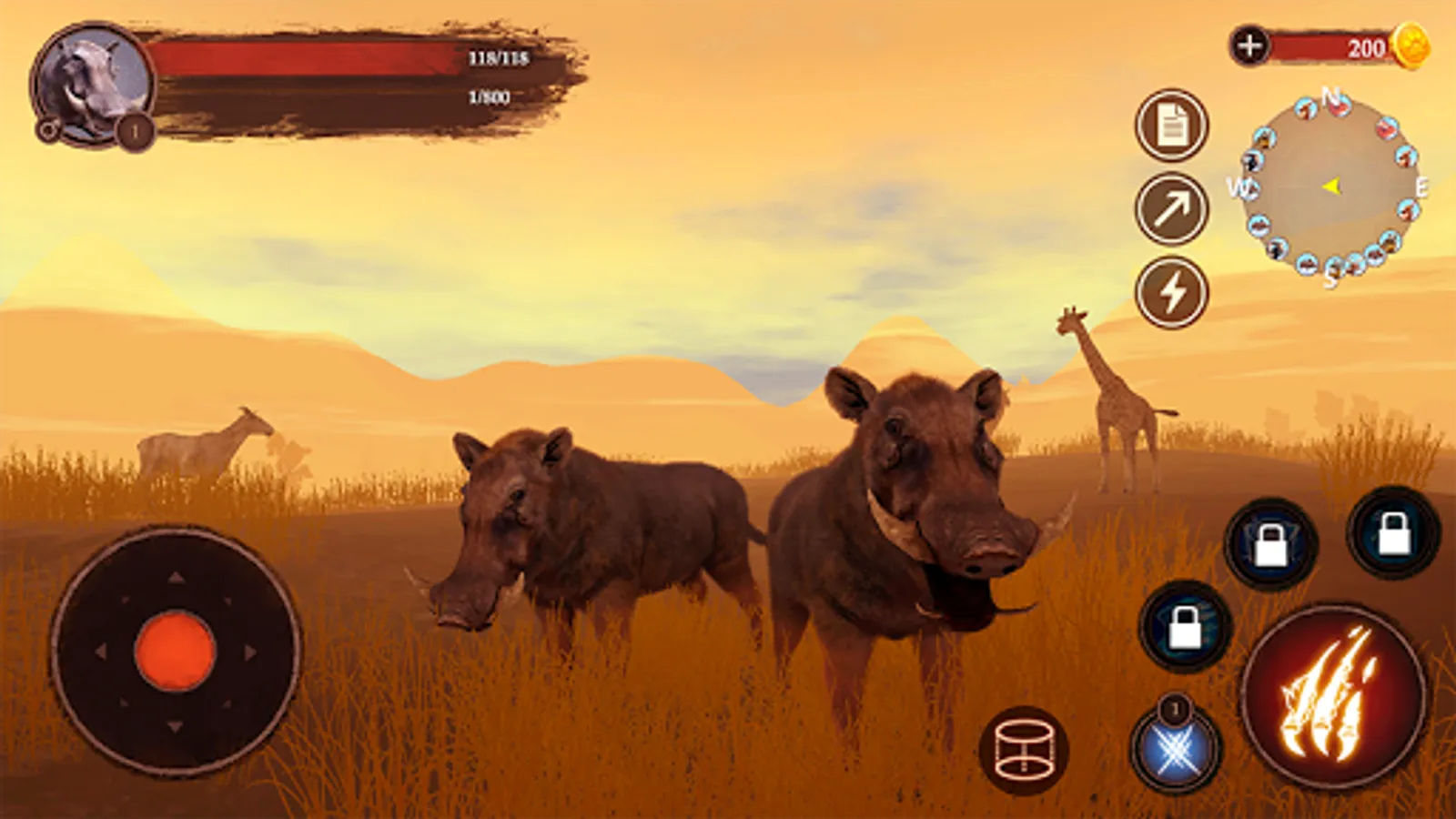
Task: Add coins with the plus button
Action: point(1250,45)
